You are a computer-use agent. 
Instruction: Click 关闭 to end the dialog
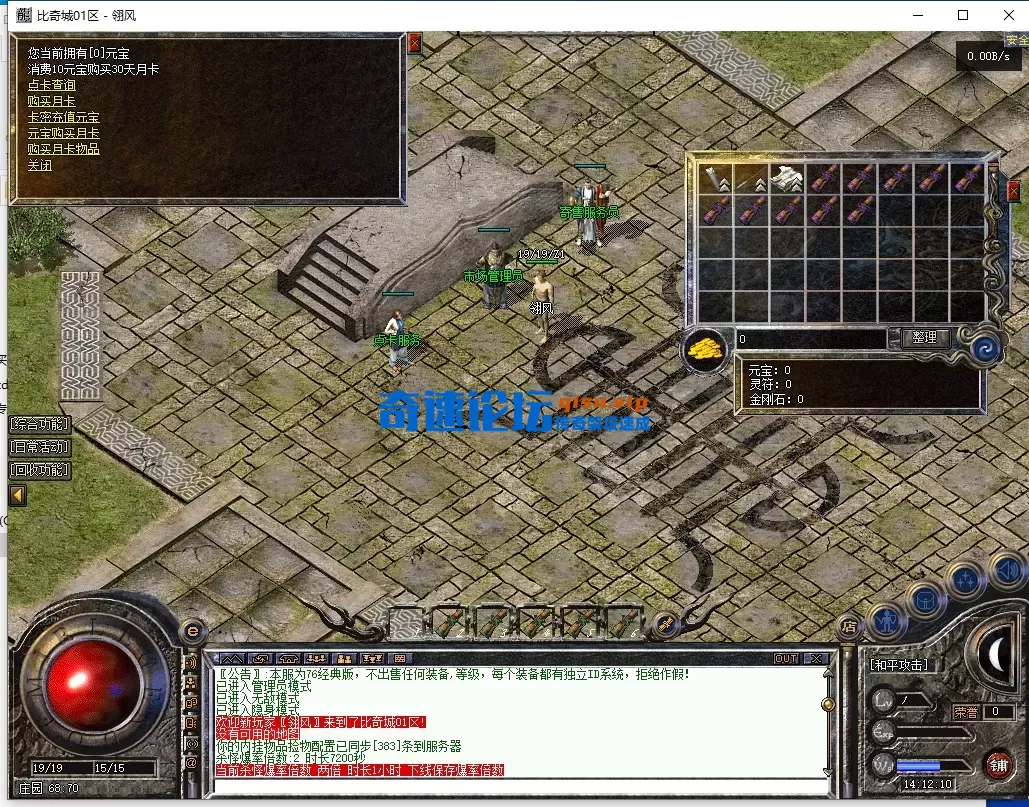[40, 165]
